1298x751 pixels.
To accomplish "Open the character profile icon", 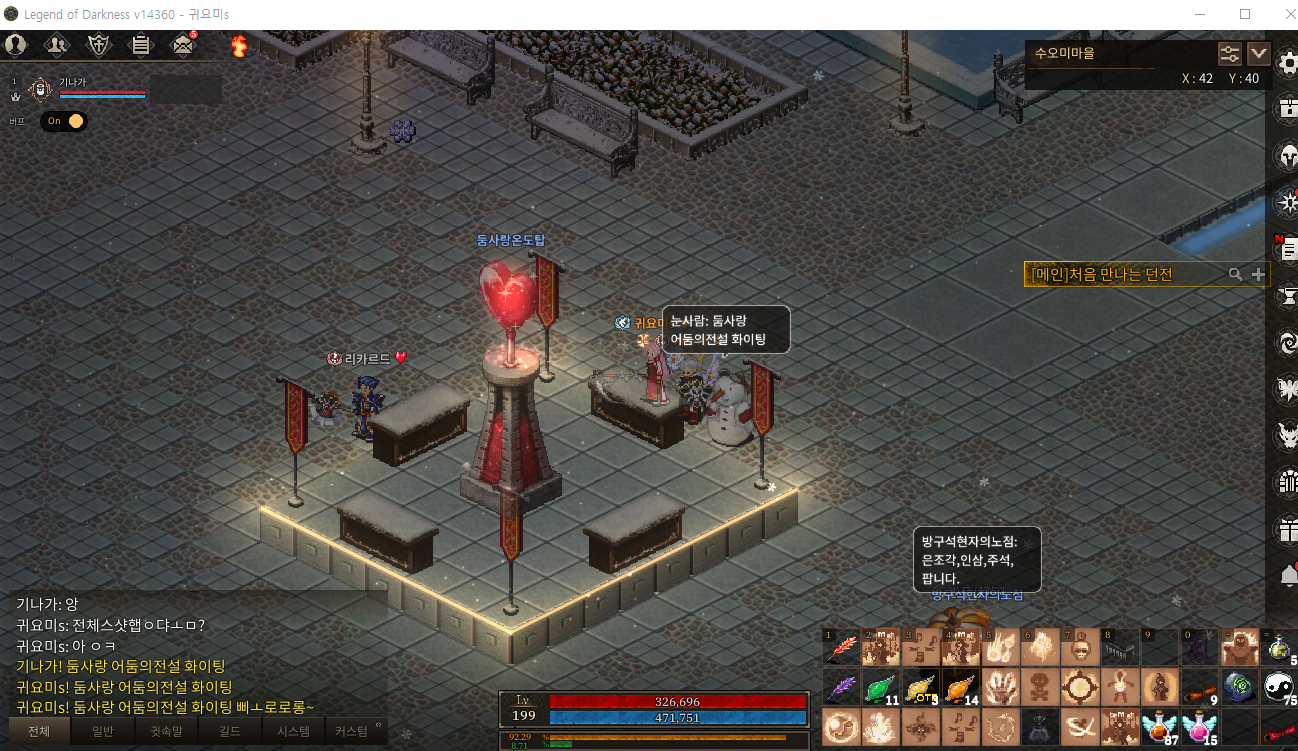I will (15, 44).
